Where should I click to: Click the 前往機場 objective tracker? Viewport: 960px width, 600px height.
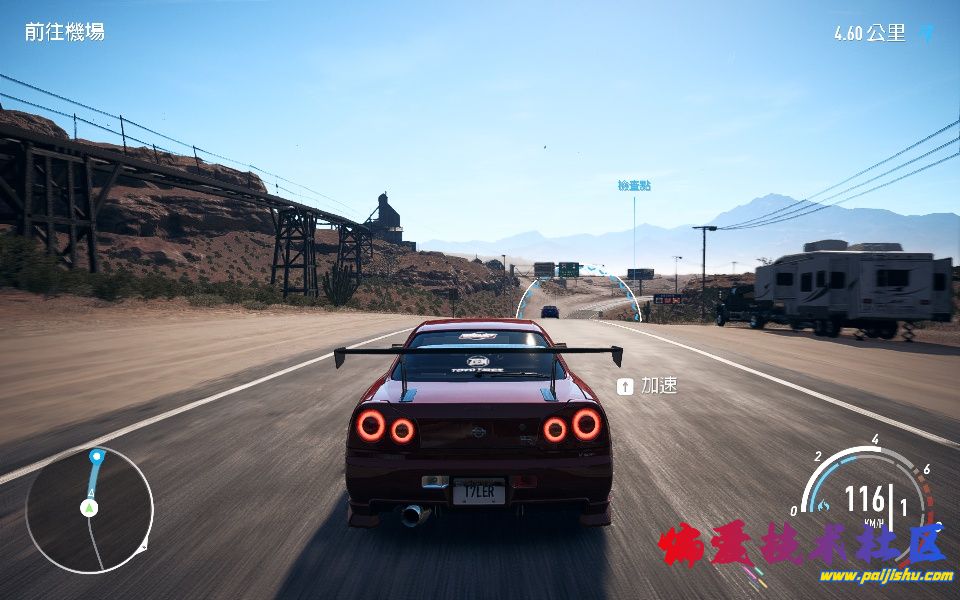coord(64,32)
